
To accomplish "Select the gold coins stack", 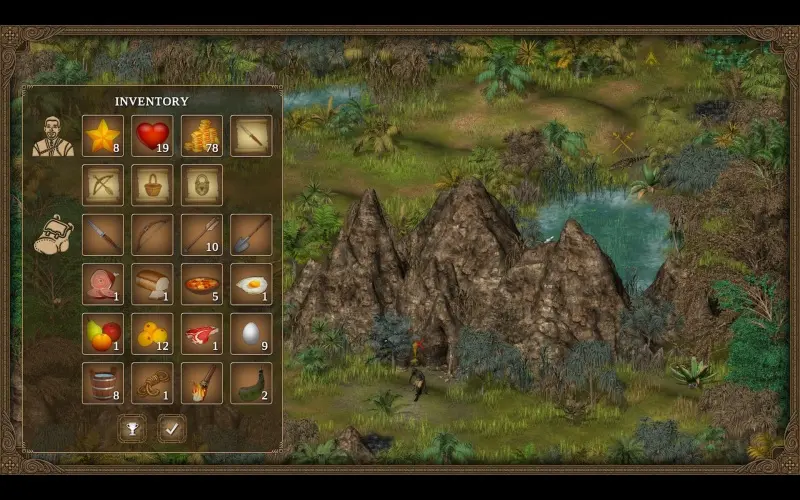I will (x=202, y=136).
